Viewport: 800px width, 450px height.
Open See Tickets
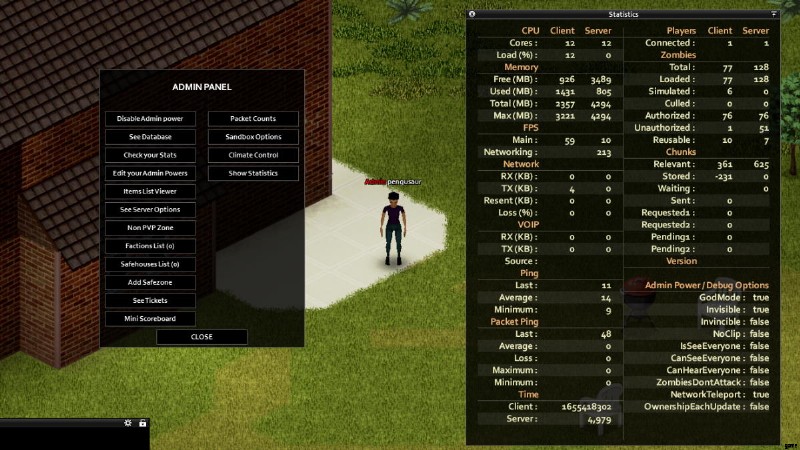(x=150, y=300)
